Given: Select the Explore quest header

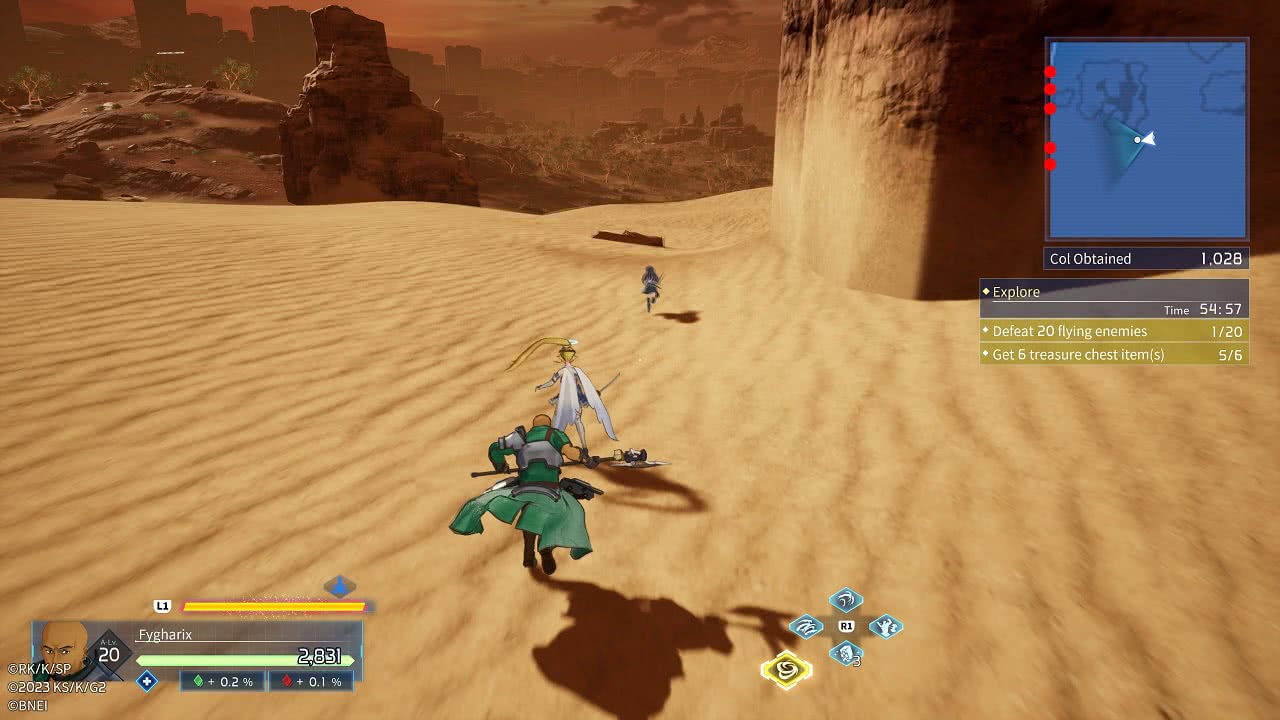Looking at the screenshot, I should (1114, 292).
